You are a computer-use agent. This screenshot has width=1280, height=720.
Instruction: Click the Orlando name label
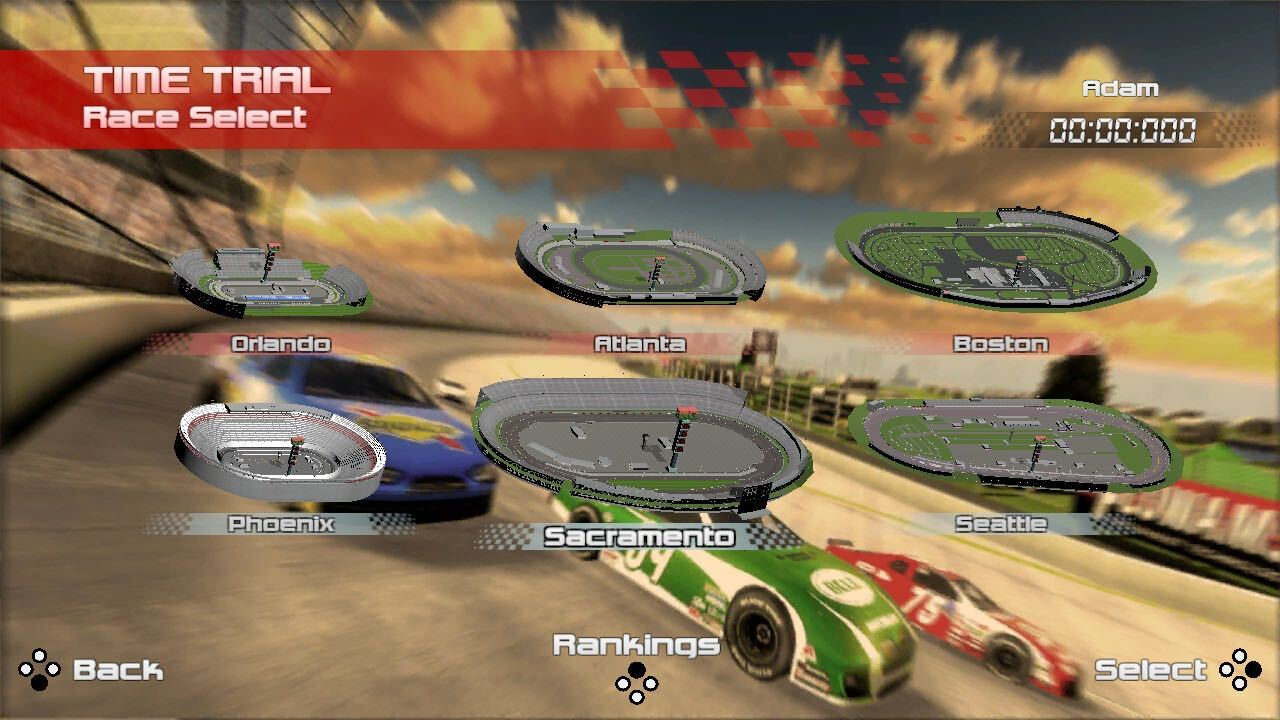[280, 344]
